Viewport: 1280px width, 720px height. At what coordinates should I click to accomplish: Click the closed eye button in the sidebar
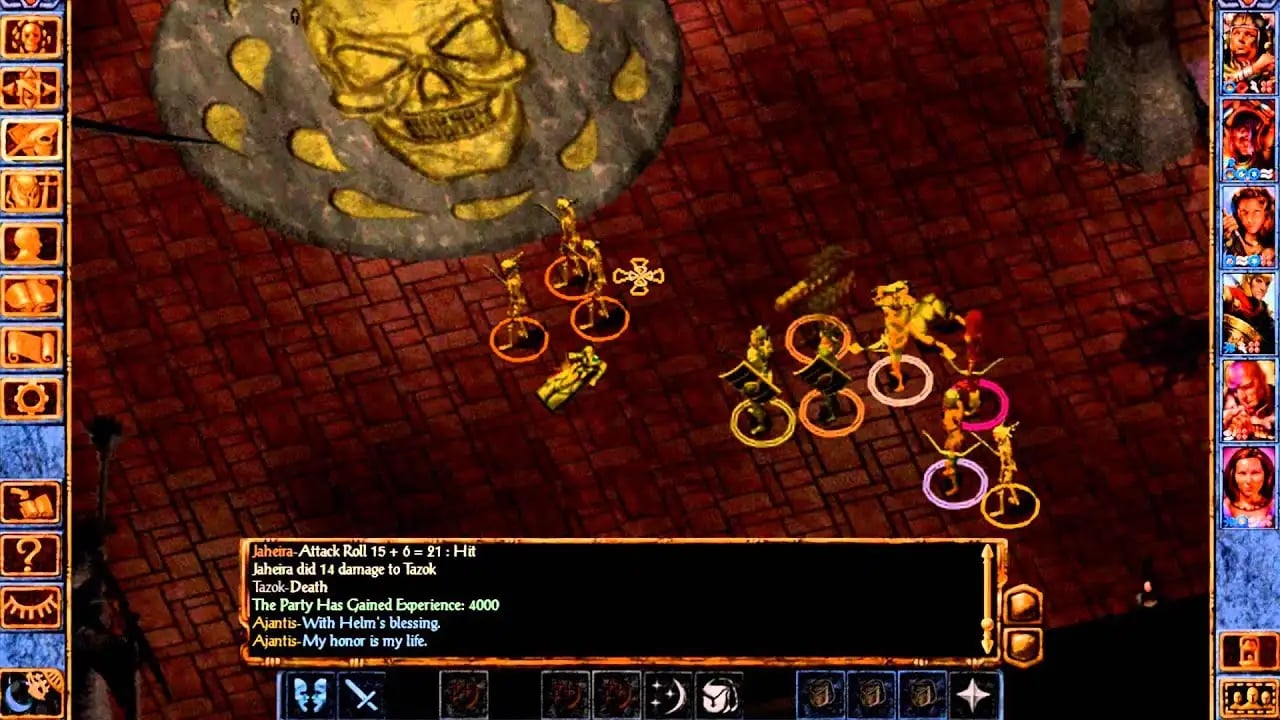(x=32, y=606)
